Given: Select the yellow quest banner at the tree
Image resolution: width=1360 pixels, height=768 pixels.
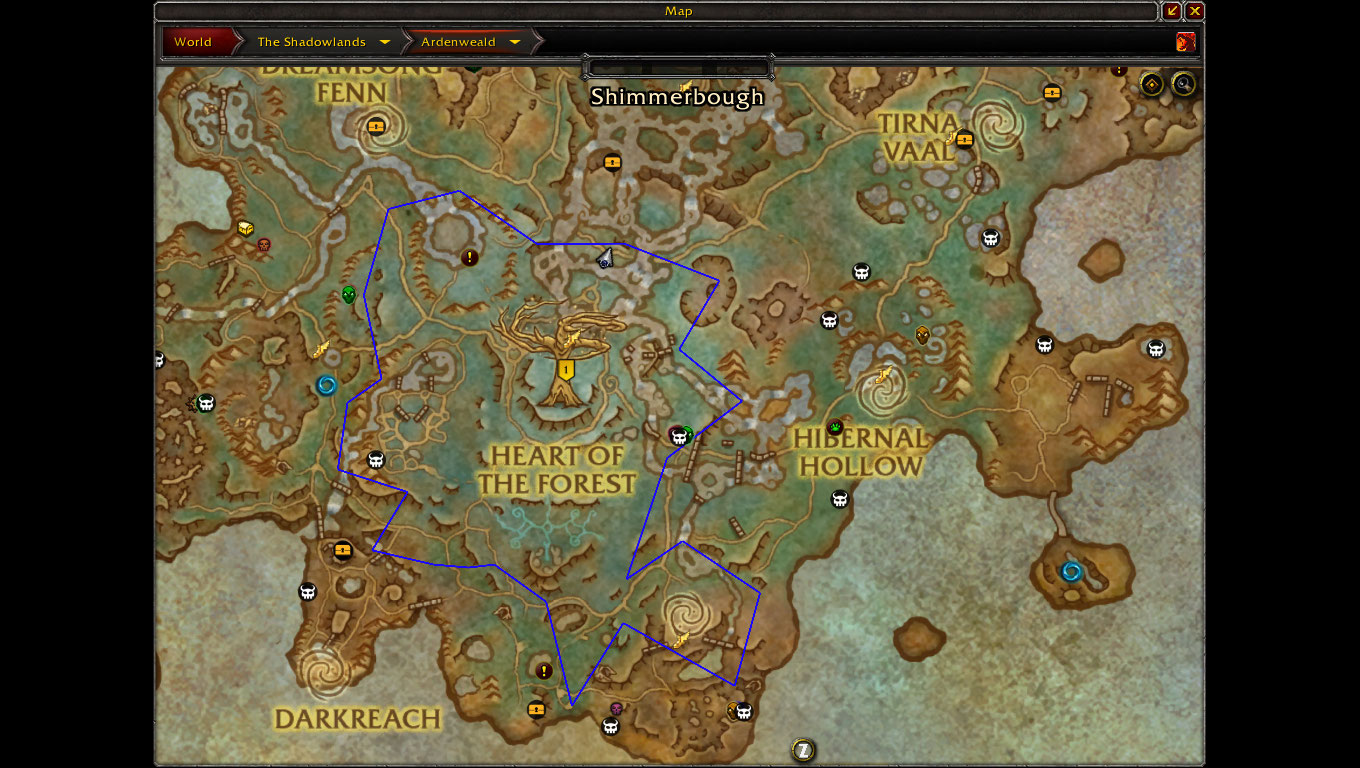Looking at the screenshot, I should (x=566, y=370).
